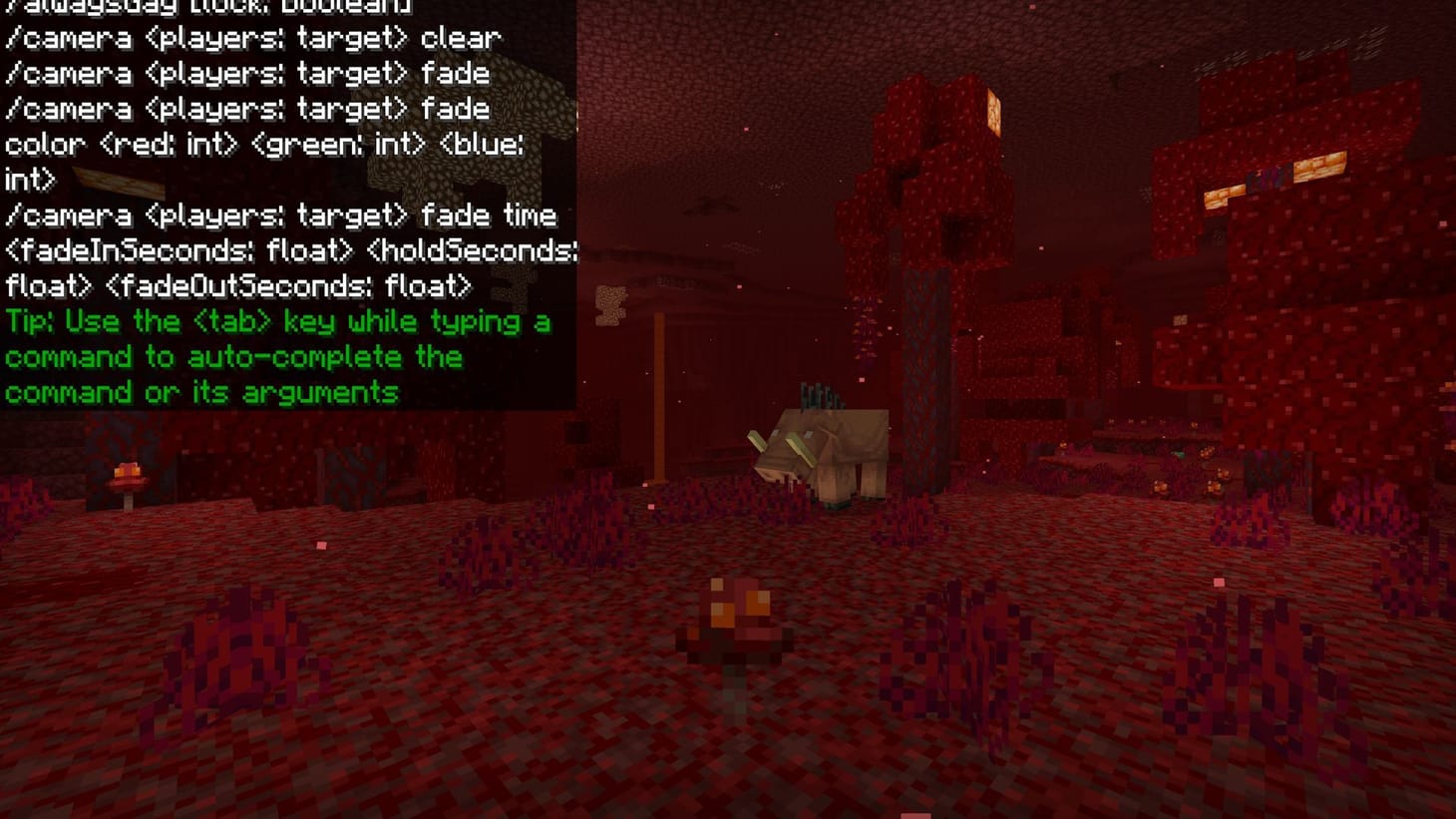Click the first '/camera <players: target> fade' line
1456x819 pixels.
244,74
